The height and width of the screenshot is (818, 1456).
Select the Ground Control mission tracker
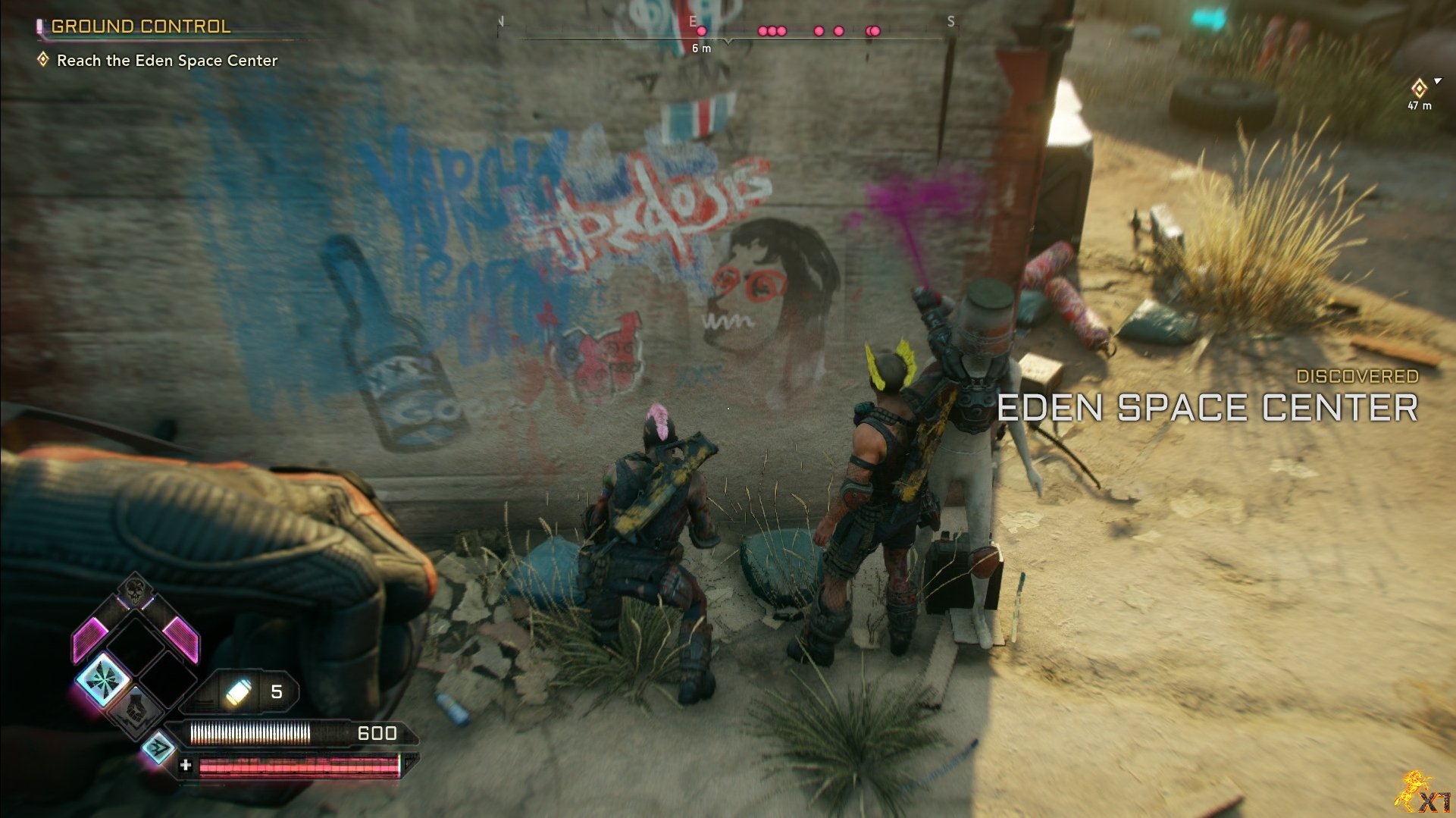tap(140, 27)
